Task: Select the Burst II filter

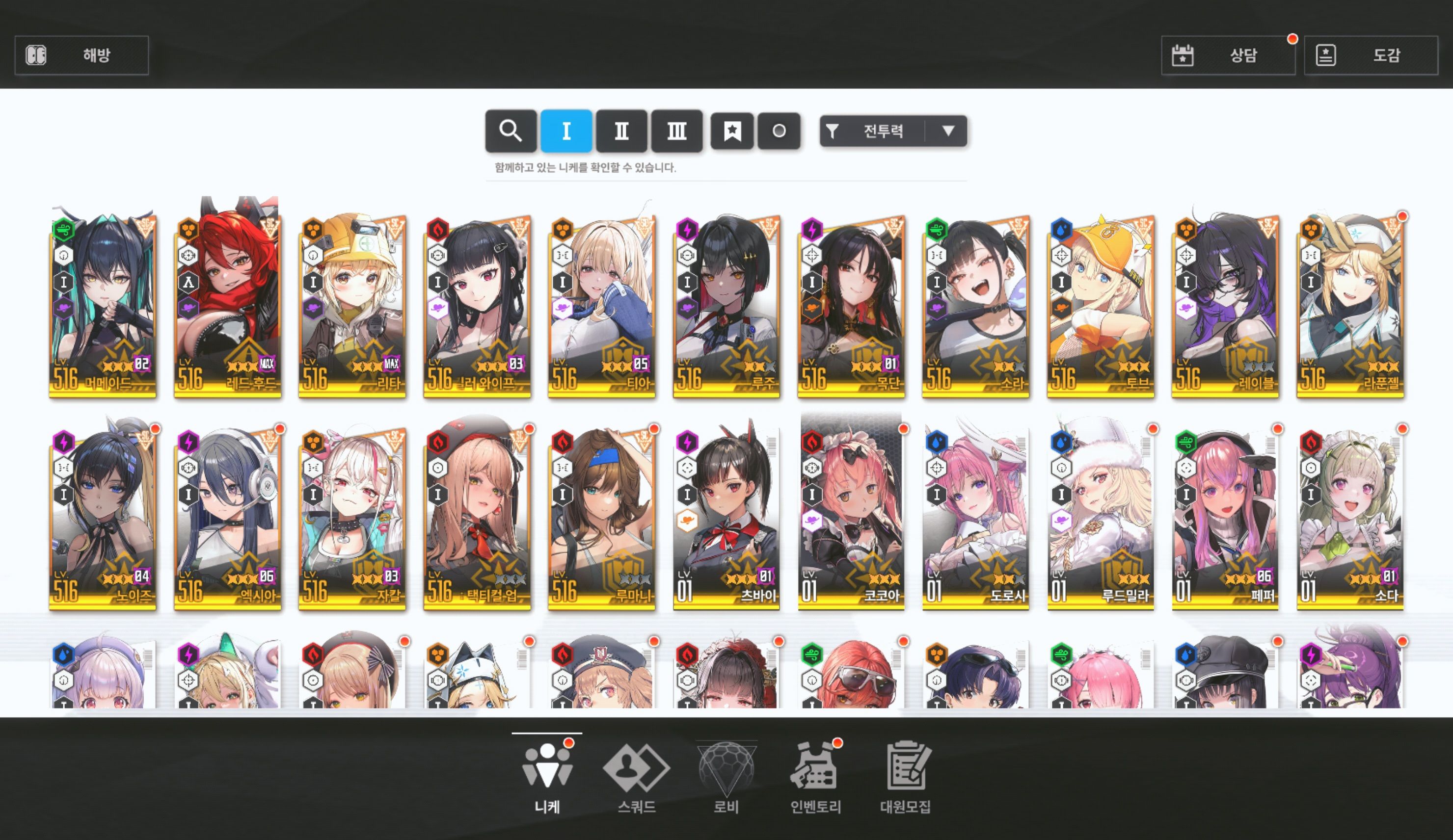Action: (621, 131)
